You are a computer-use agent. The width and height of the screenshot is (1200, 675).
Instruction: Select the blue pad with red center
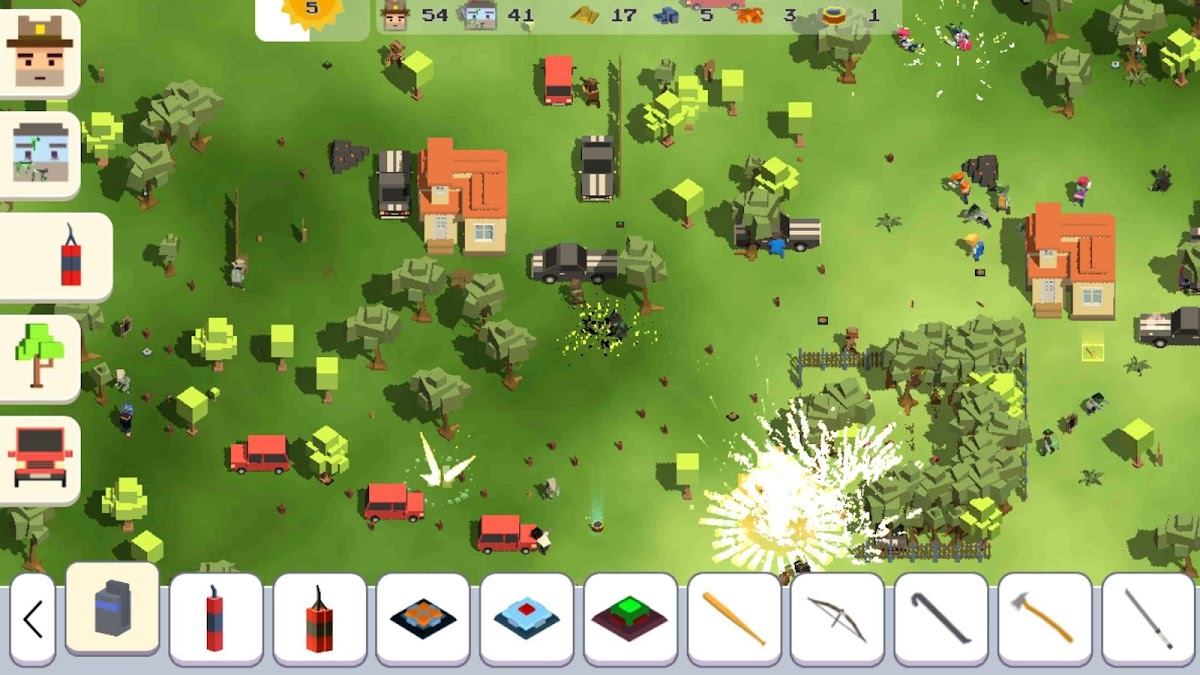526,619
